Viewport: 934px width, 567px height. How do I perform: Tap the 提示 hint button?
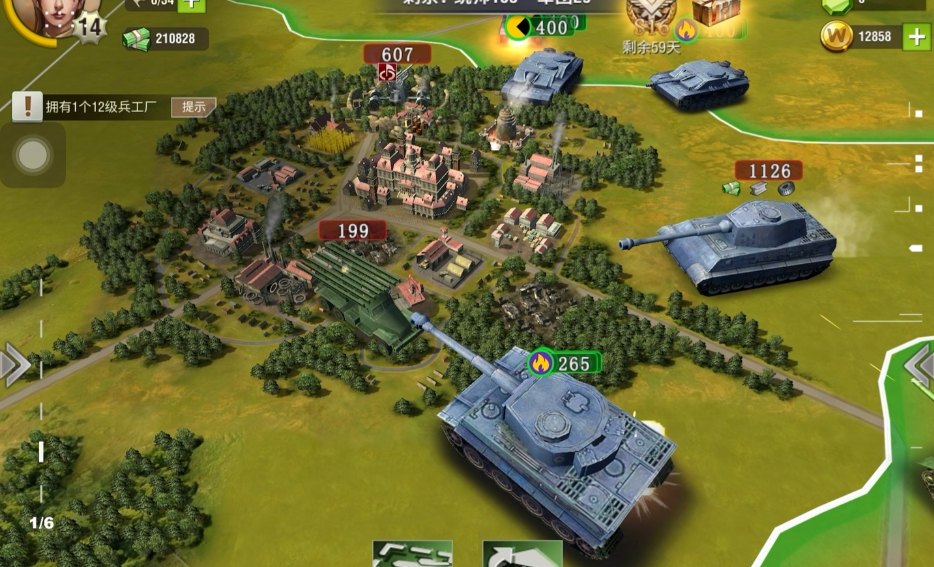[194, 107]
